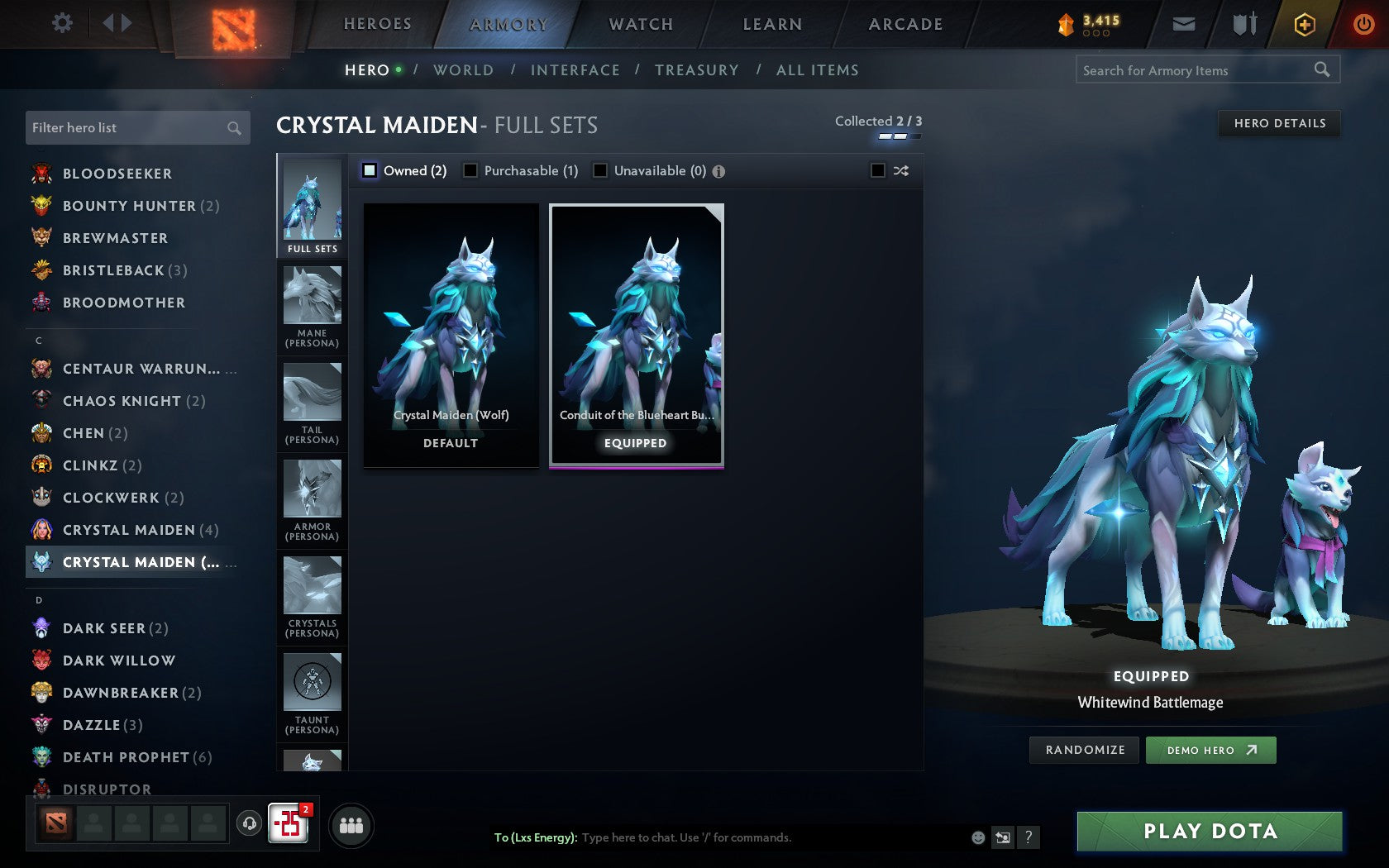This screenshot has height=868, width=1389.
Task: Open the emoticon picker beside chat
Action: tap(976, 837)
